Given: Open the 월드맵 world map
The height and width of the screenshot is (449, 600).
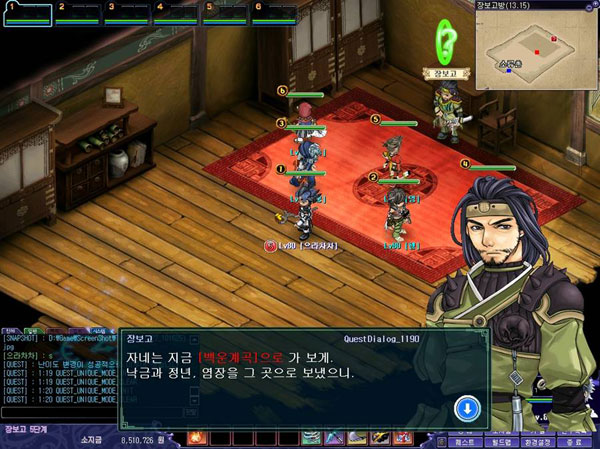Looking at the screenshot, I should click(499, 440).
